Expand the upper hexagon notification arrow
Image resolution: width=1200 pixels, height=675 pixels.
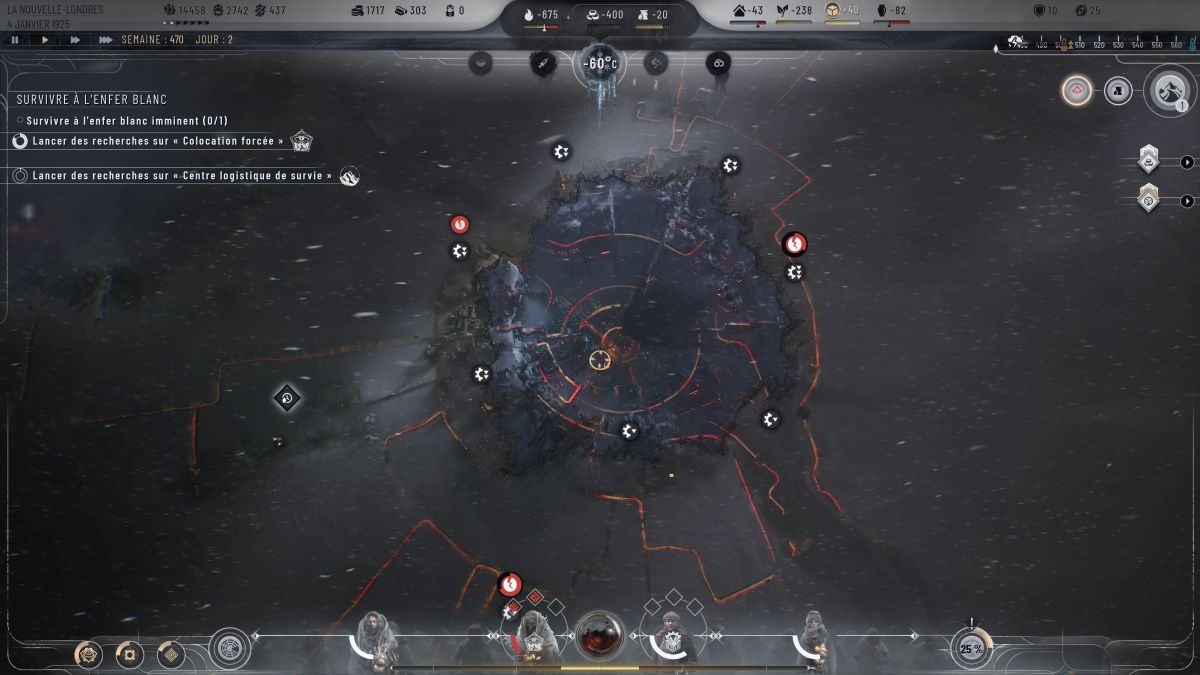1187,162
